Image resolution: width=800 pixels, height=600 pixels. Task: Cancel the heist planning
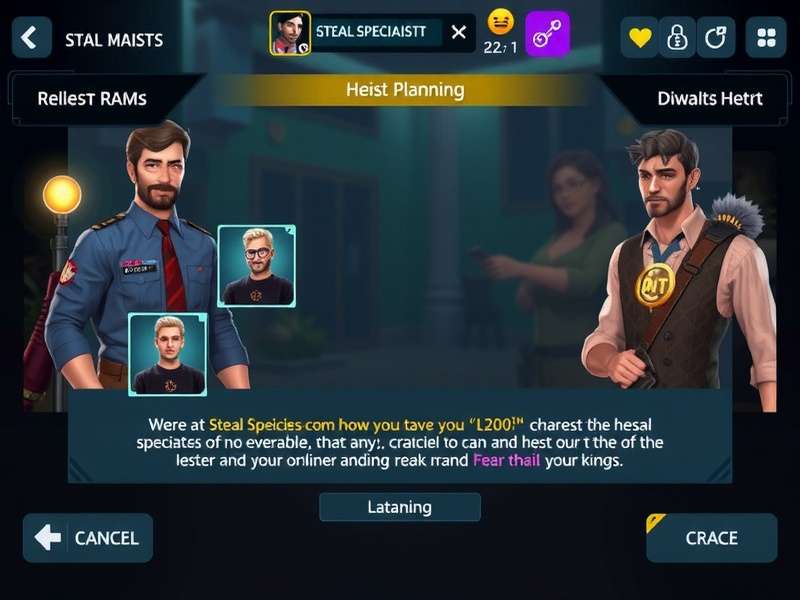tap(88, 538)
